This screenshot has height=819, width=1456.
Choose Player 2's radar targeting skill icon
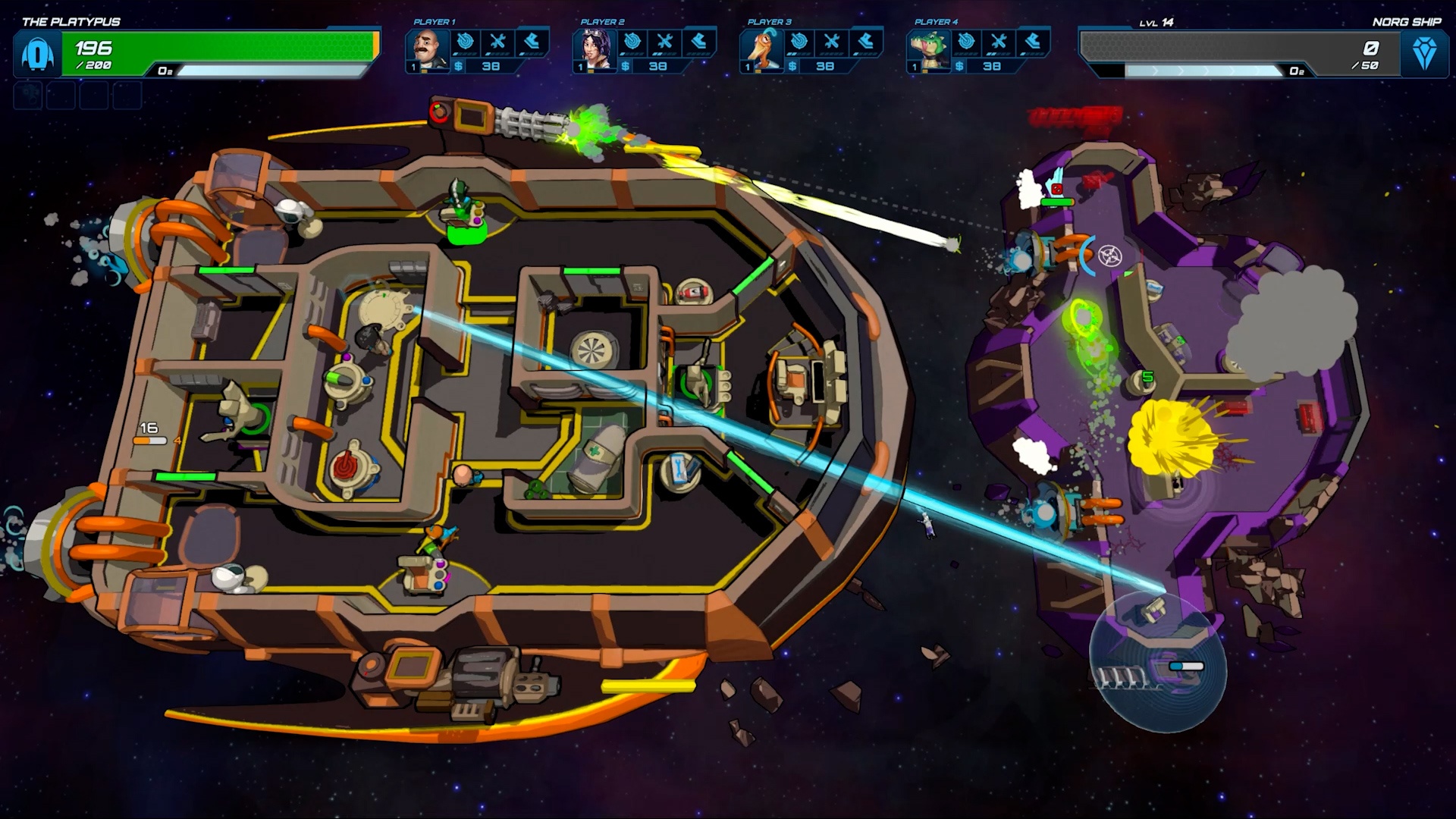(632, 42)
